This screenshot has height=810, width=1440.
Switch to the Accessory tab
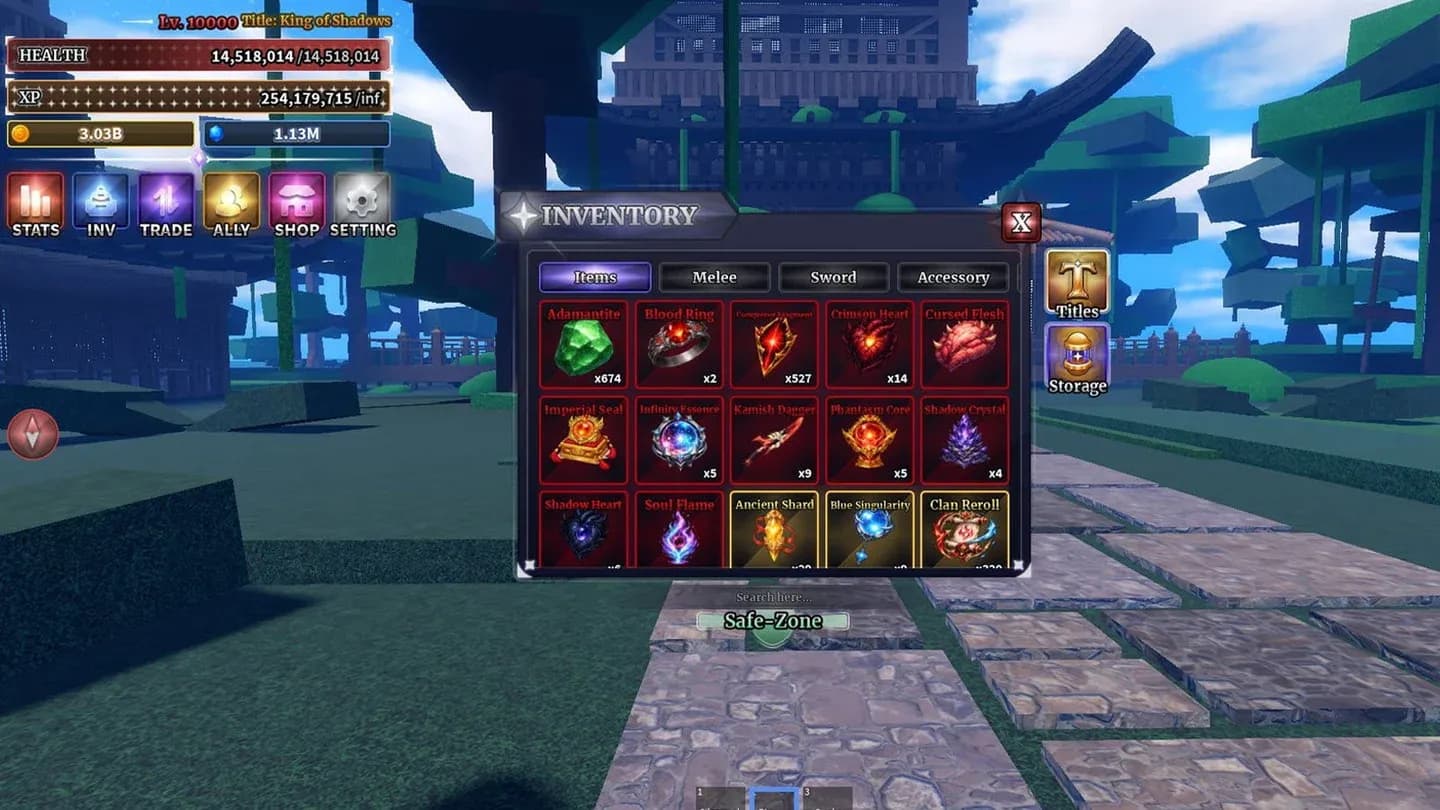point(953,277)
